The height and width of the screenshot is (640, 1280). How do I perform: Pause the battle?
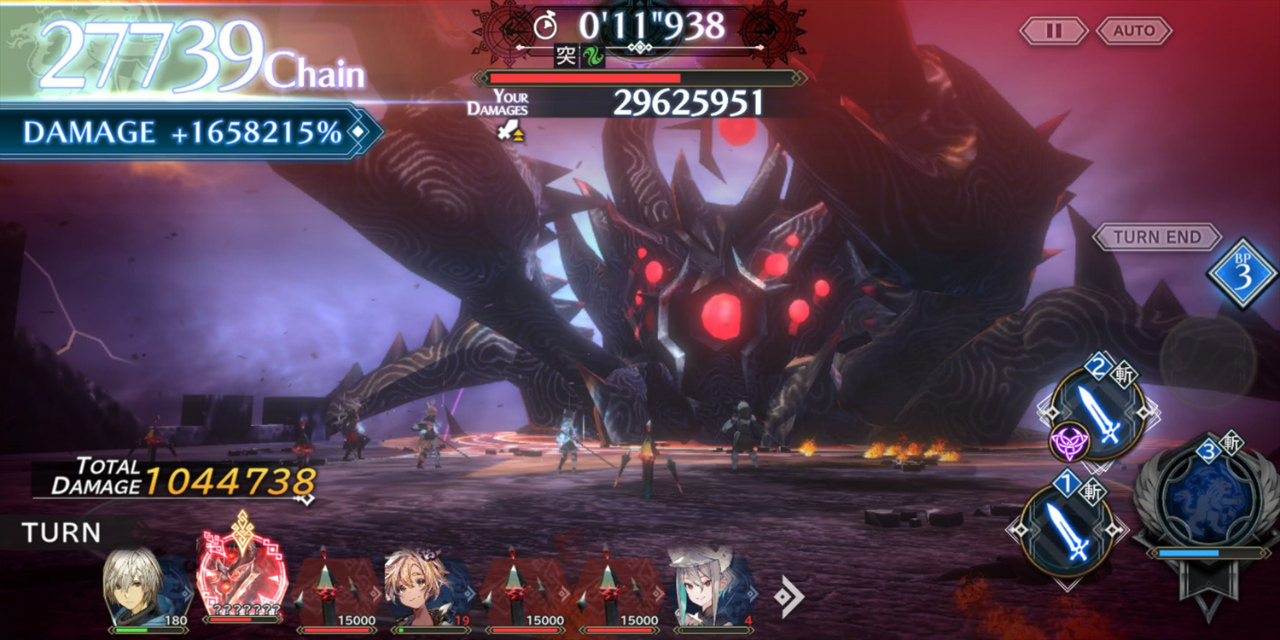pos(1053,31)
